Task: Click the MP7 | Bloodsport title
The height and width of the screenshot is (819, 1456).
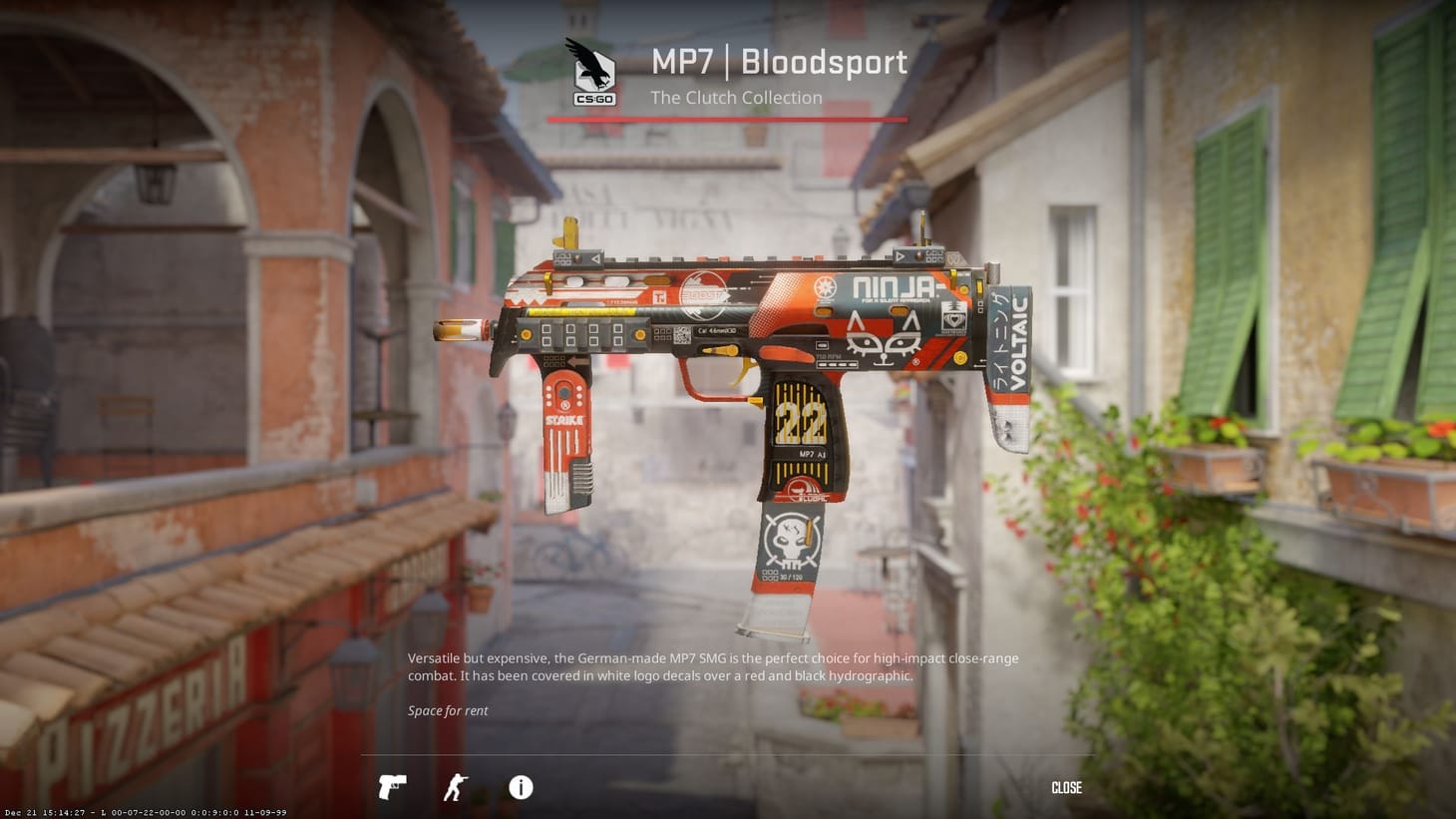Action: 779,63
